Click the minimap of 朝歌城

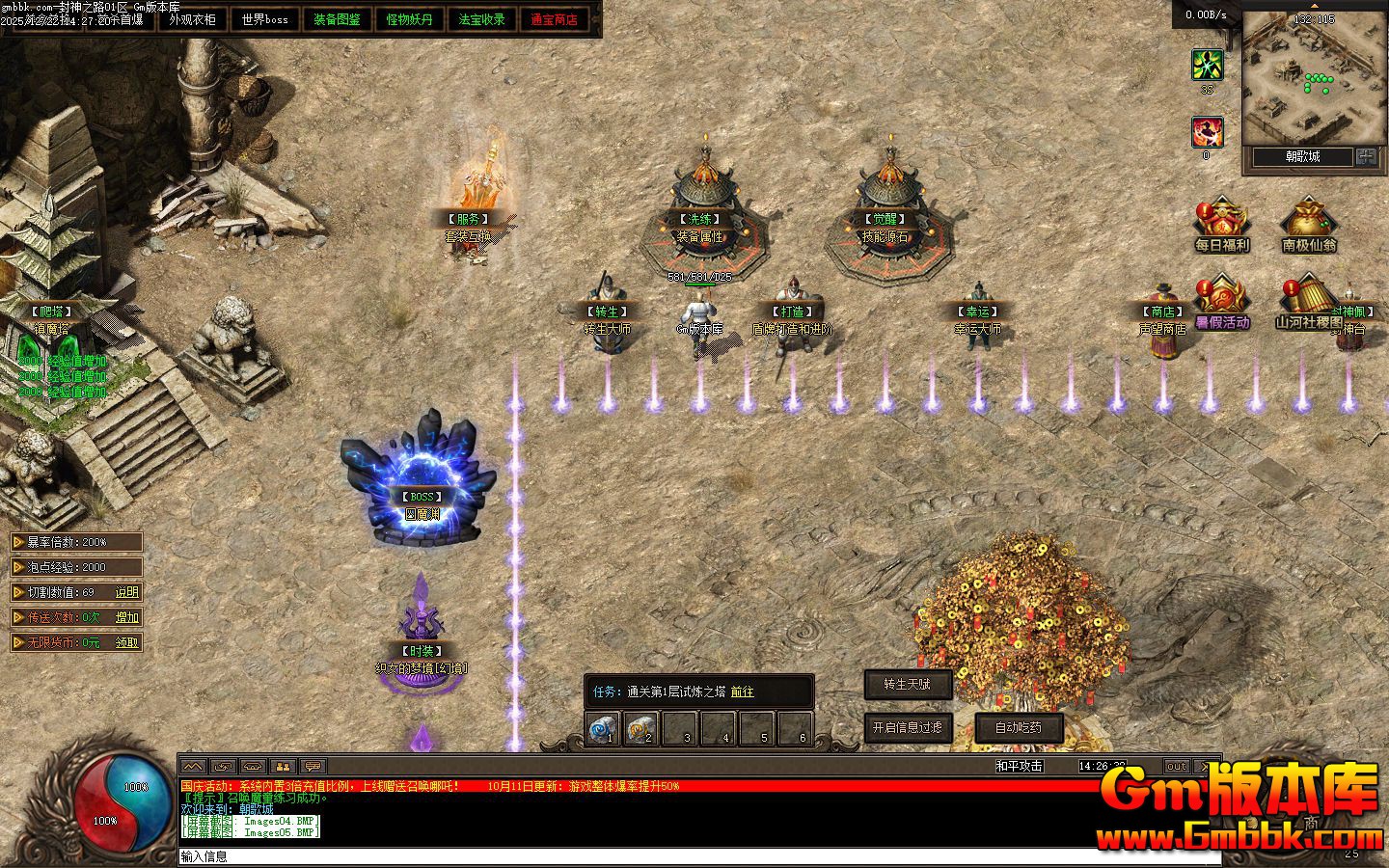[x=1312, y=77]
